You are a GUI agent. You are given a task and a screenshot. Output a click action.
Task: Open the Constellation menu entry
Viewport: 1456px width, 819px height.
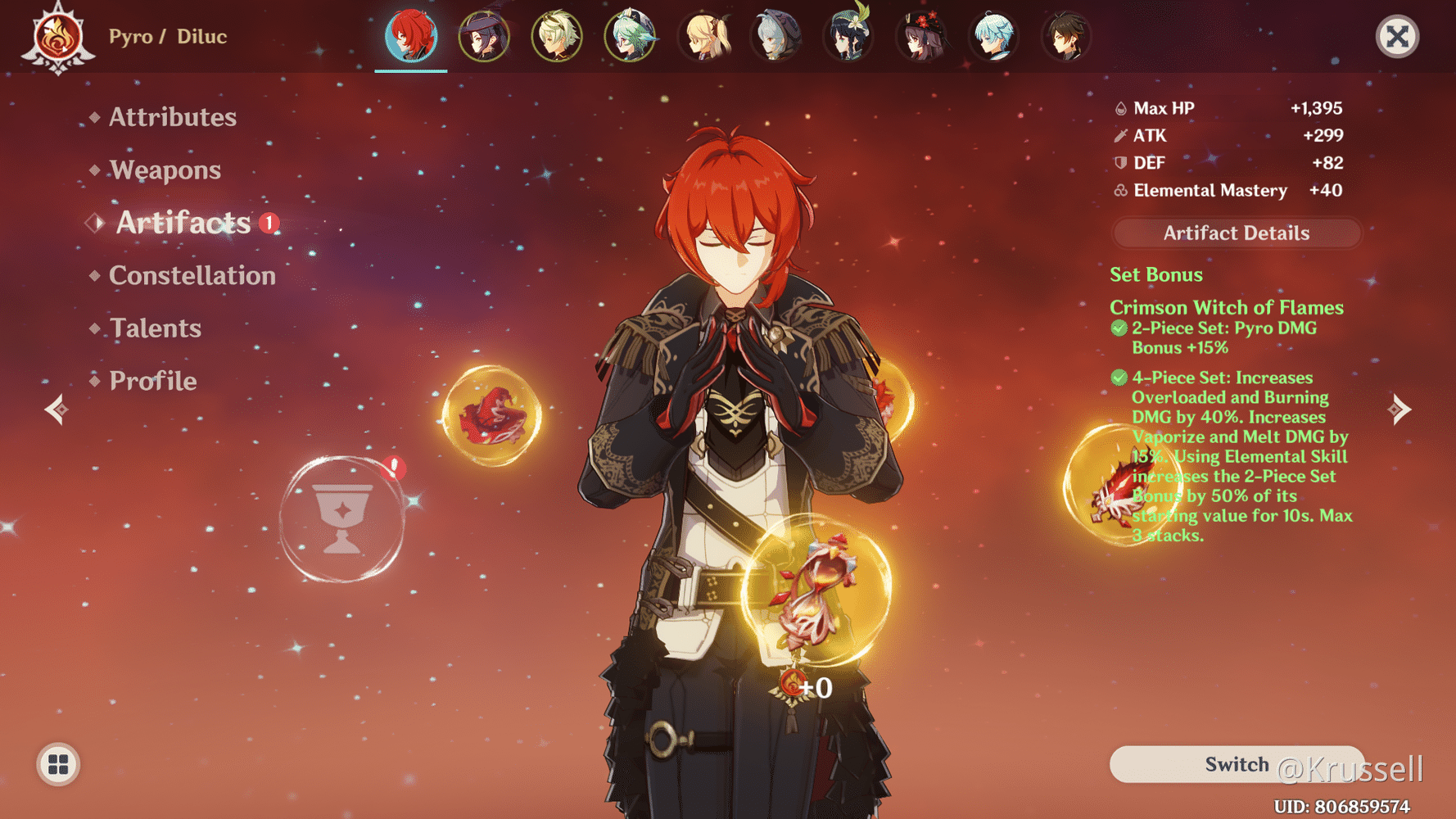pyautogui.click(x=192, y=275)
